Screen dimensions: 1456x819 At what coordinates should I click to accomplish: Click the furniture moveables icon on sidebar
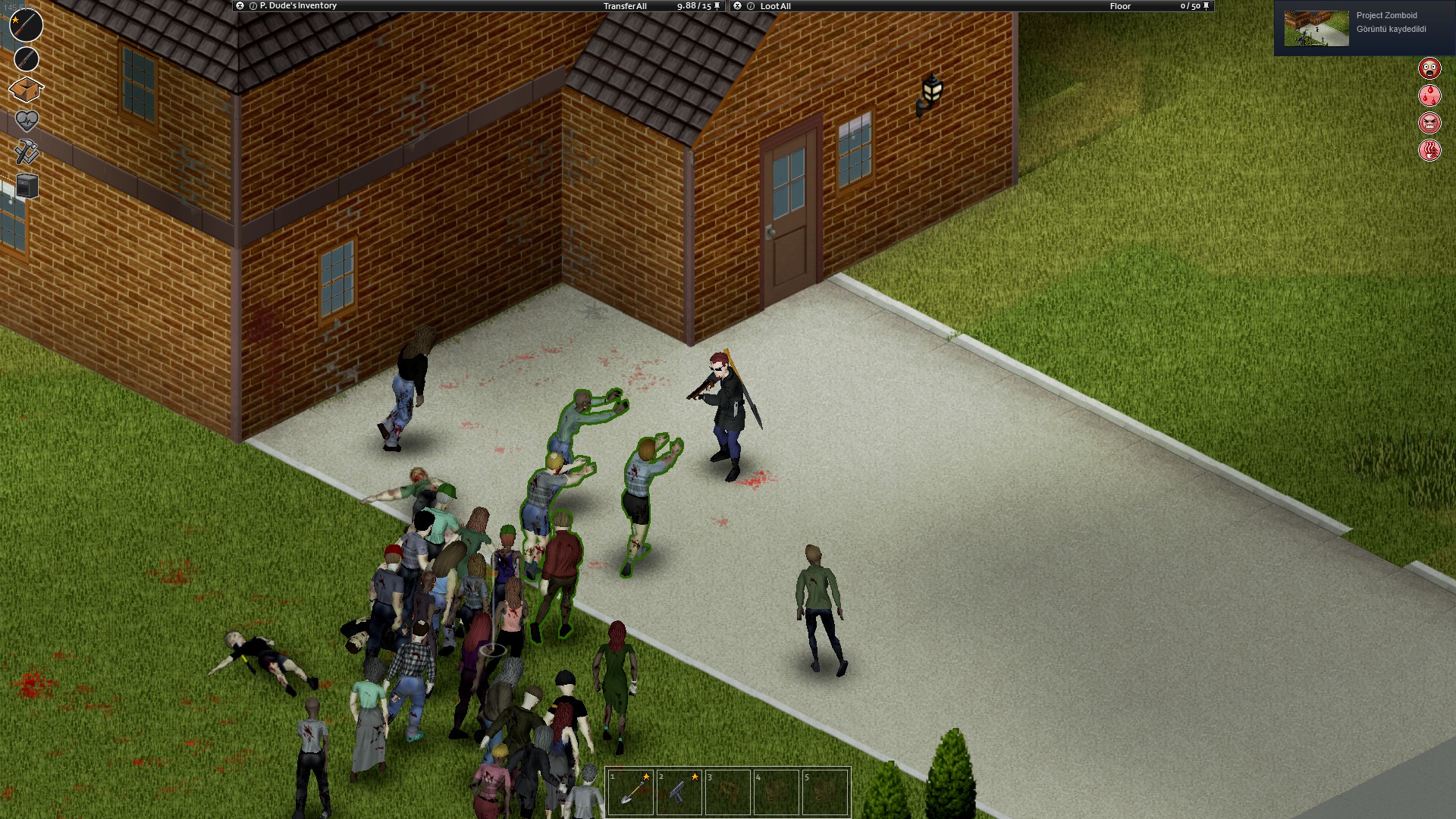coord(26,185)
